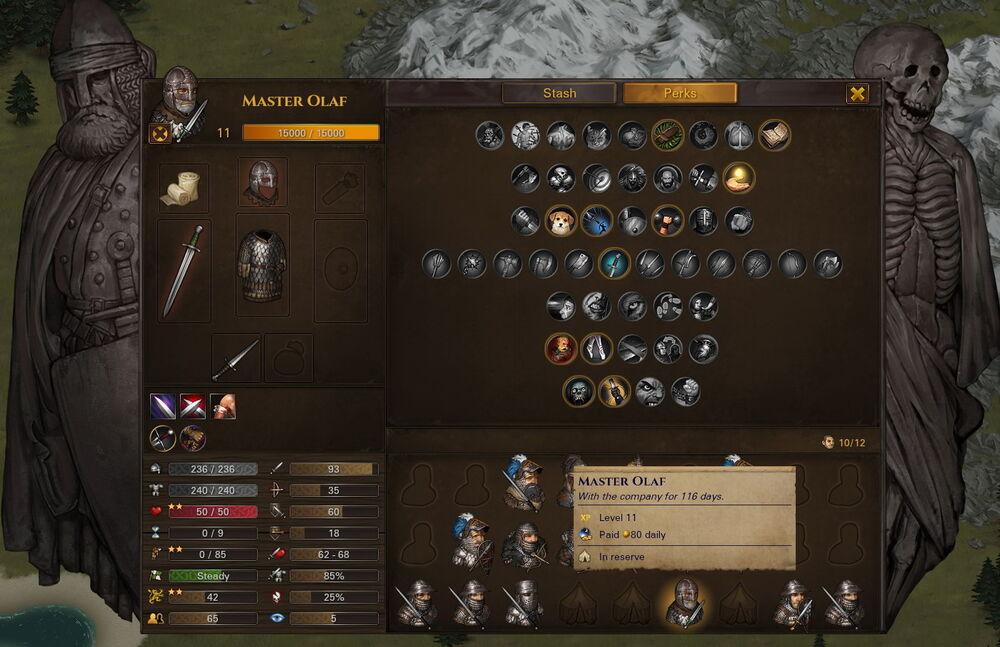Select the equipped helmet slot
Image resolution: width=1000 pixels, height=647 pixels.
pyautogui.click(x=263, y=183)
